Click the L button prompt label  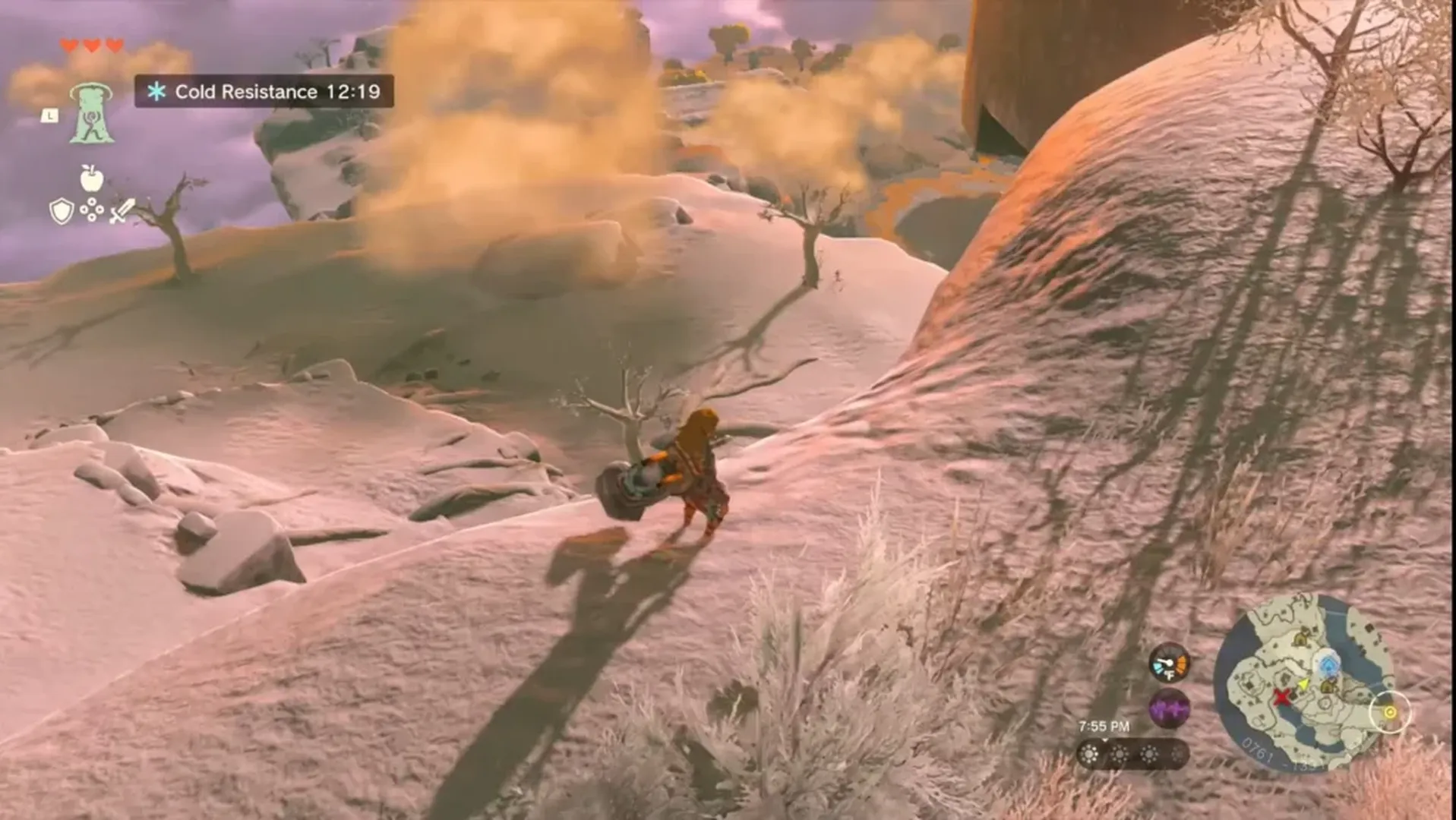(50, 116)
